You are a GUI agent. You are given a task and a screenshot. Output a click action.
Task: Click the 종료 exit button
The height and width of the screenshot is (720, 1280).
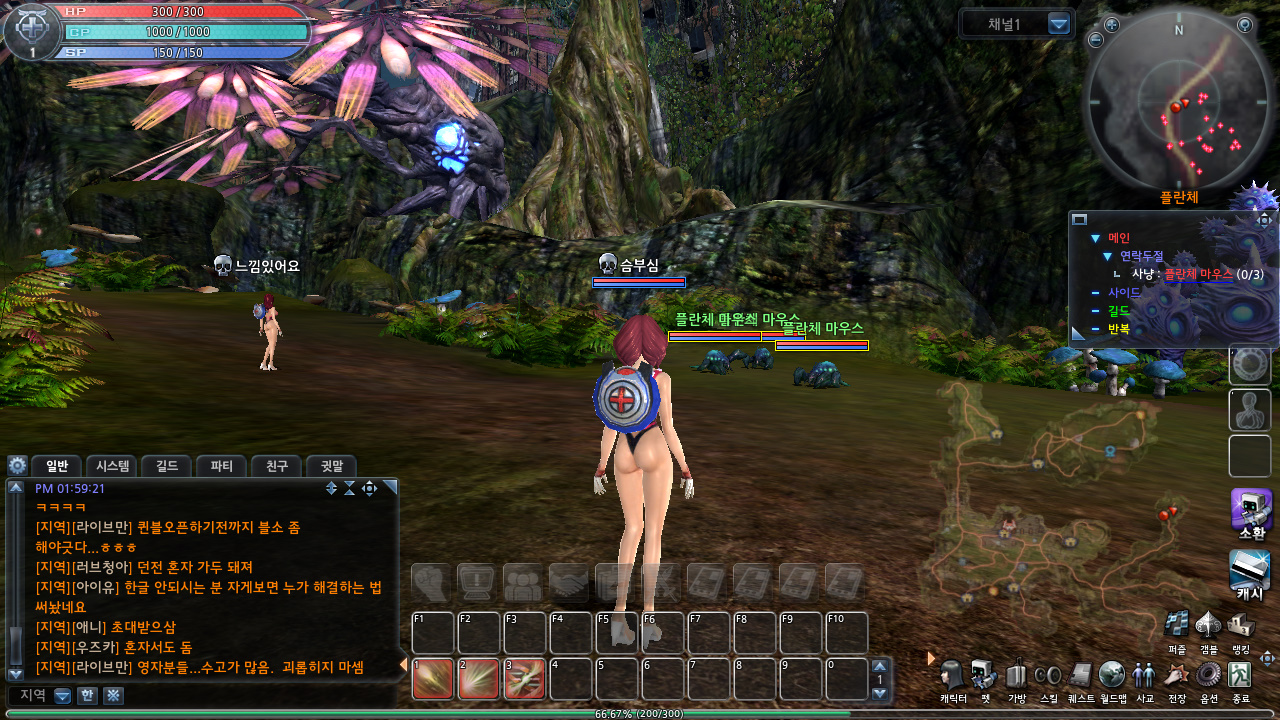click(x=1240, y=676)
